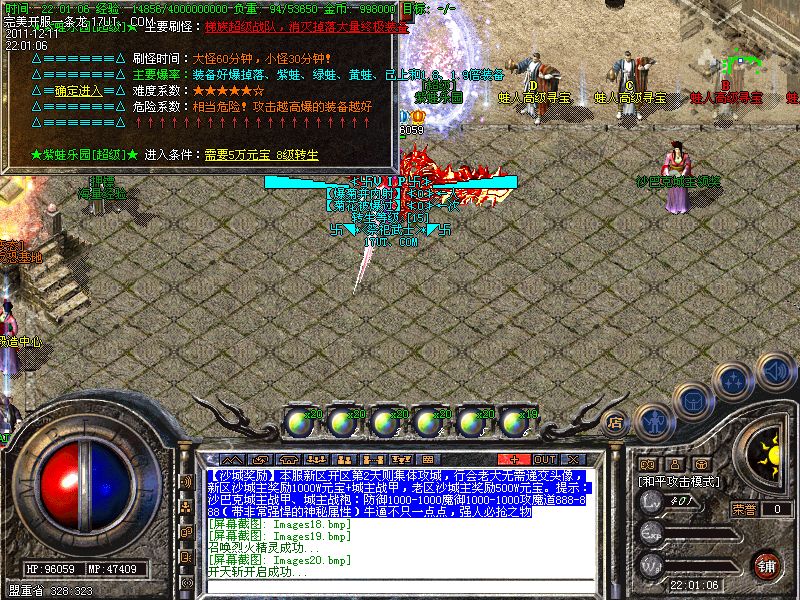The height and width of the screenshot is (600, 800).
Task: Open the bag inventory icon
Action: click(x=692, y=400)
